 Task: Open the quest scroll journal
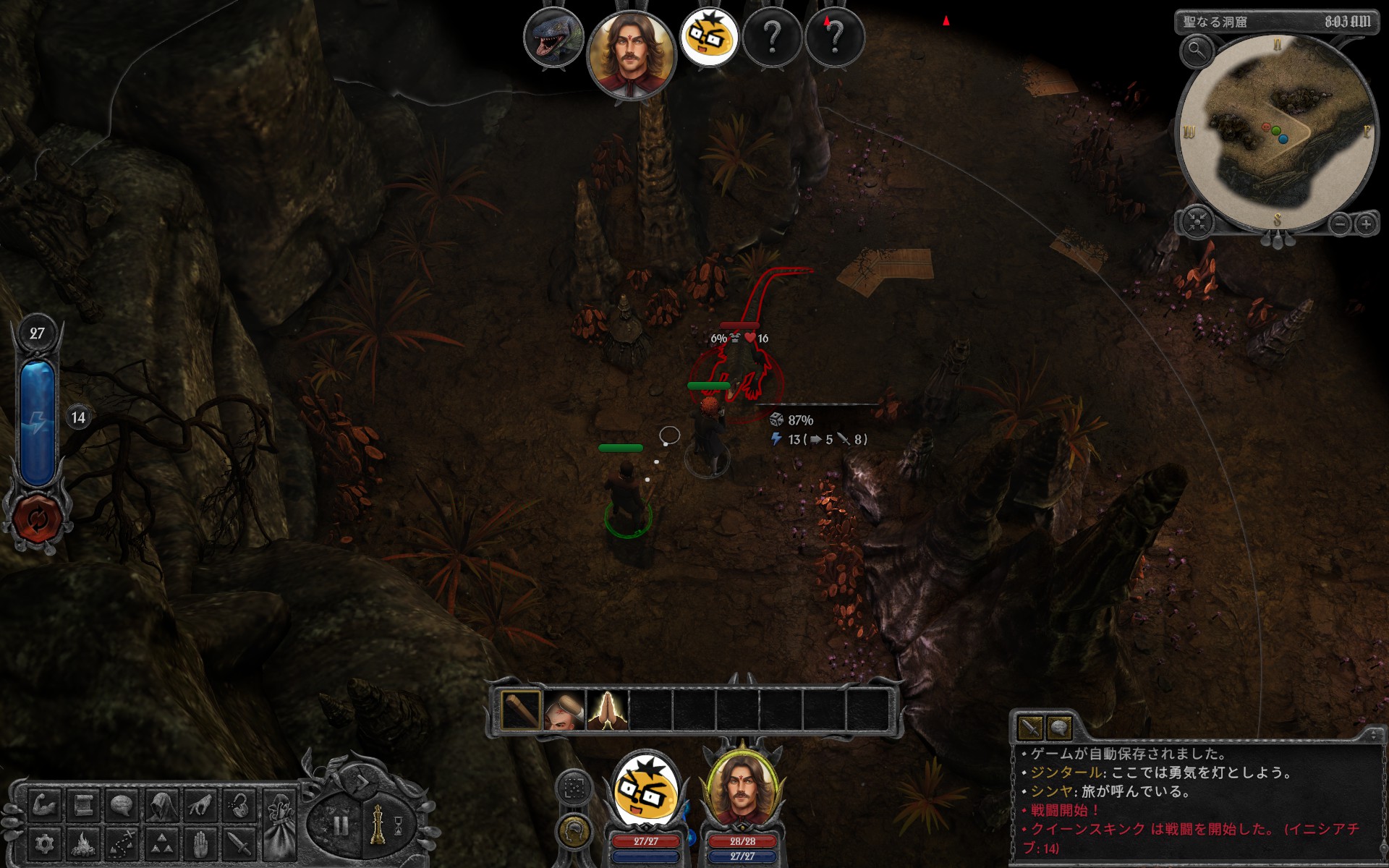tap(84, 805)
